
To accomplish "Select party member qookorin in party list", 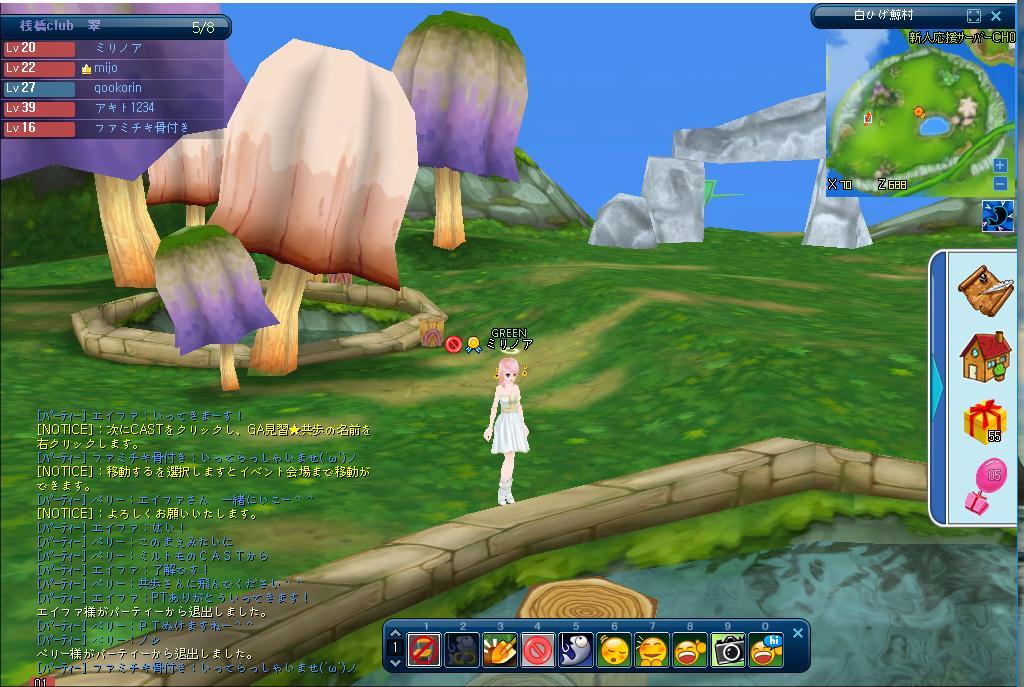I will (117, 88).
